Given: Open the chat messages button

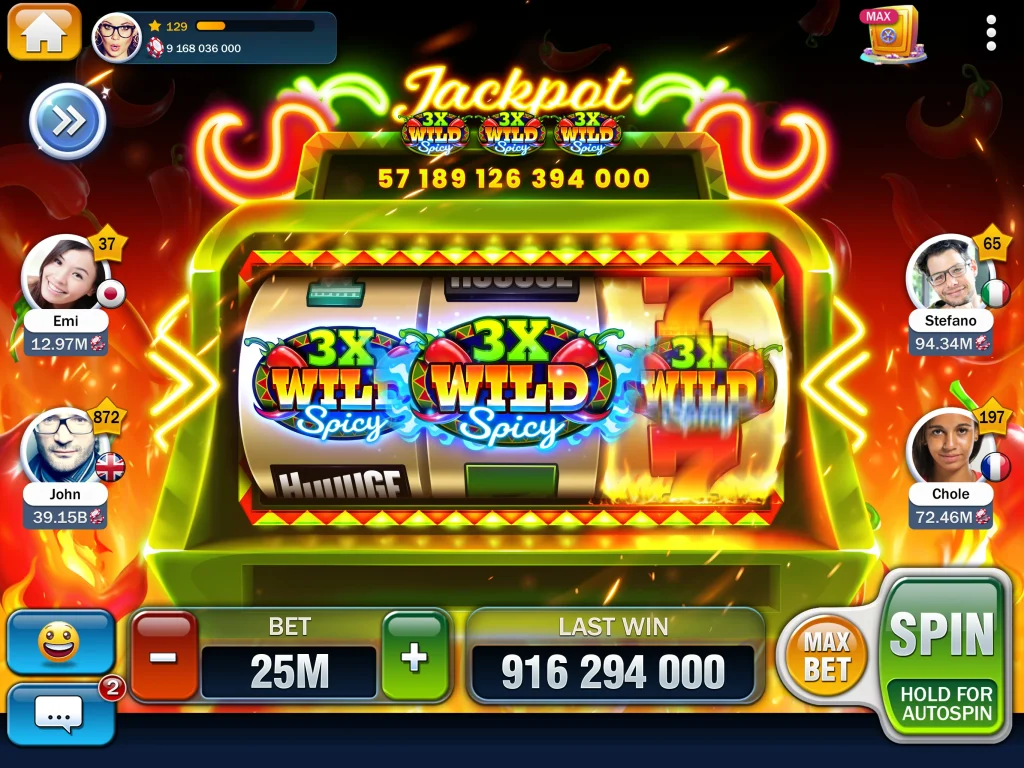Looking at the screenshot, I should (x=60, y=714).
